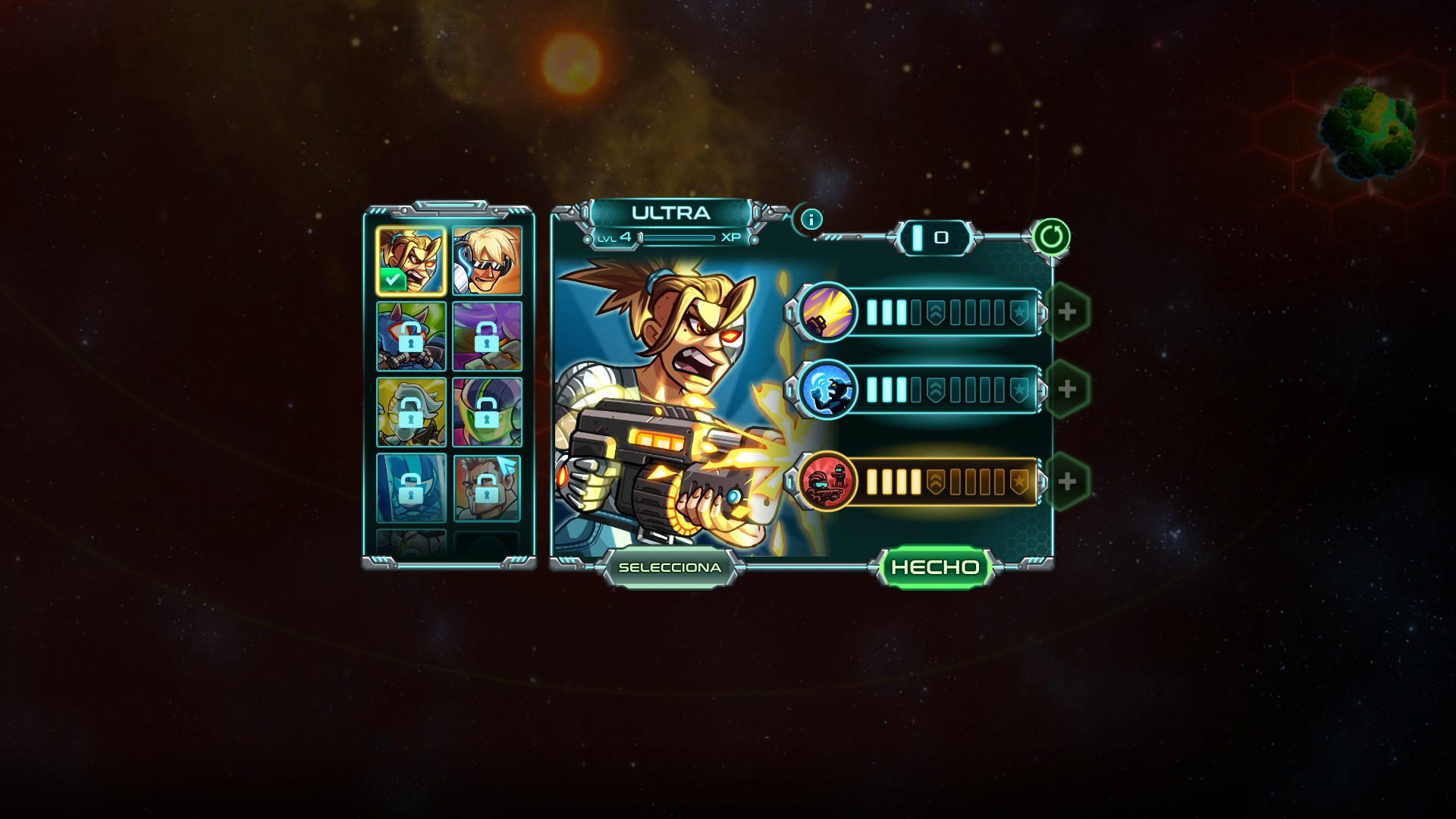Pick the locked brown-haired man portrait
Screen dimensions: 1456x819
(487, 488)
